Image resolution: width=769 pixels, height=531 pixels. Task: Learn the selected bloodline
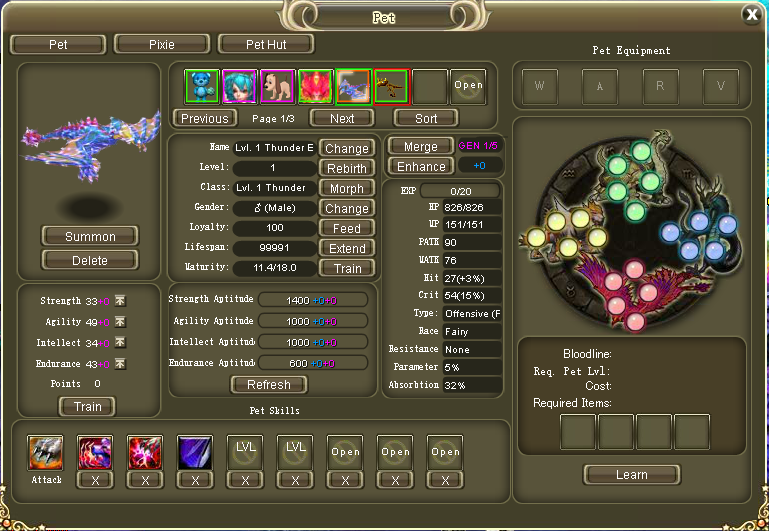(x=632, y=475)
